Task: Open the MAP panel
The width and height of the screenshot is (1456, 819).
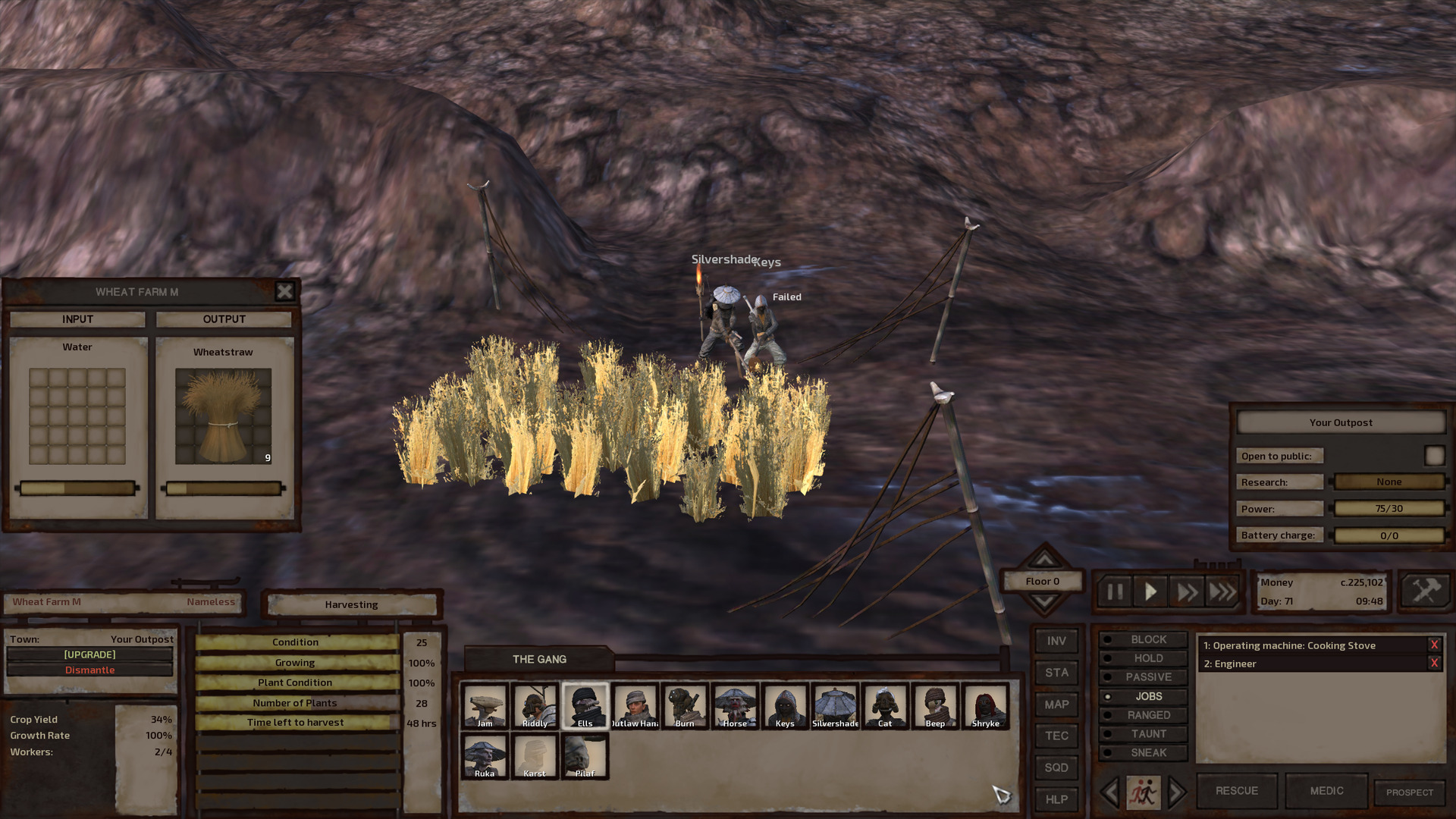Action: tap(1056, 704)
